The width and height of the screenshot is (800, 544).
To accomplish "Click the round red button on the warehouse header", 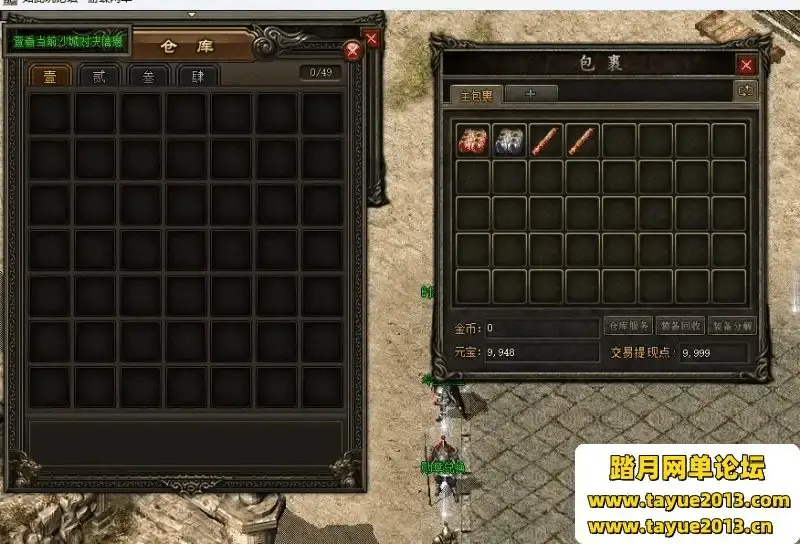I will 352,52.
